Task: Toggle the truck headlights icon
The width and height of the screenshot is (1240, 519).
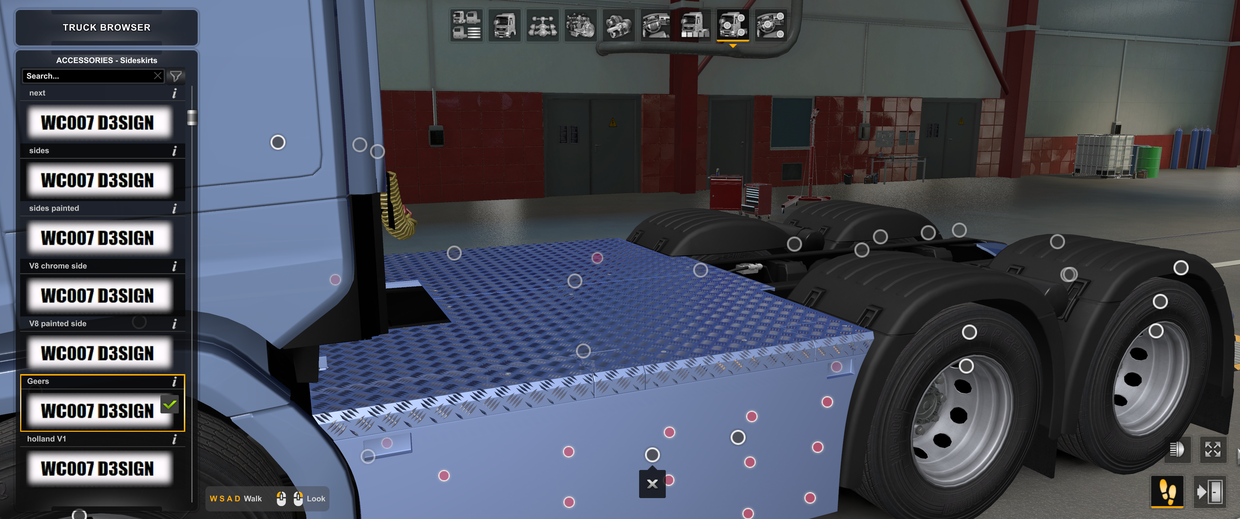Action: click(1177, 450)
